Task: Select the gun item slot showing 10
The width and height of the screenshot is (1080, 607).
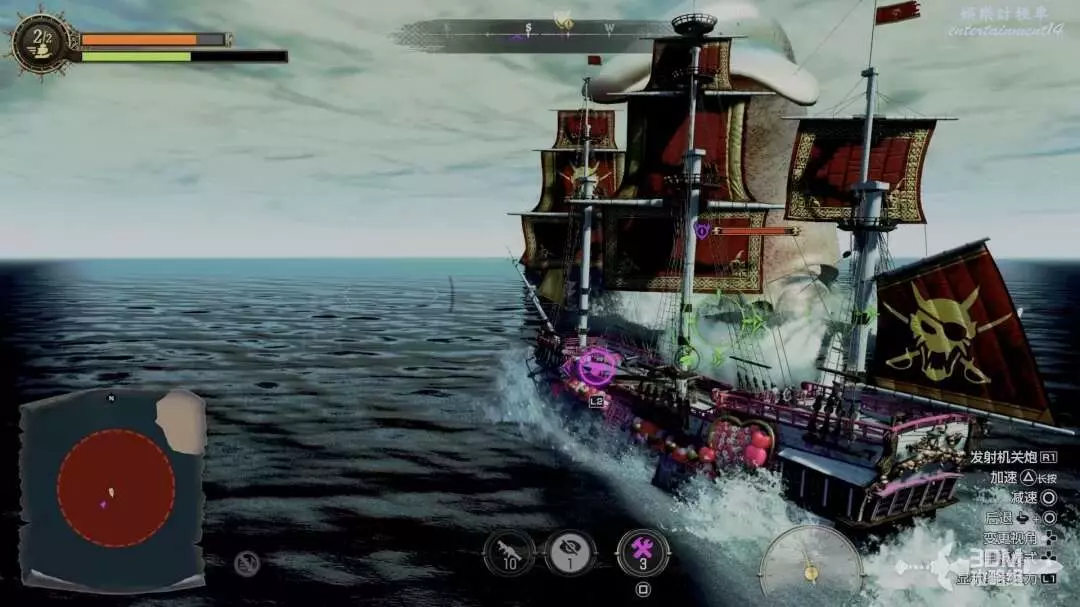Action: [509, 552]
